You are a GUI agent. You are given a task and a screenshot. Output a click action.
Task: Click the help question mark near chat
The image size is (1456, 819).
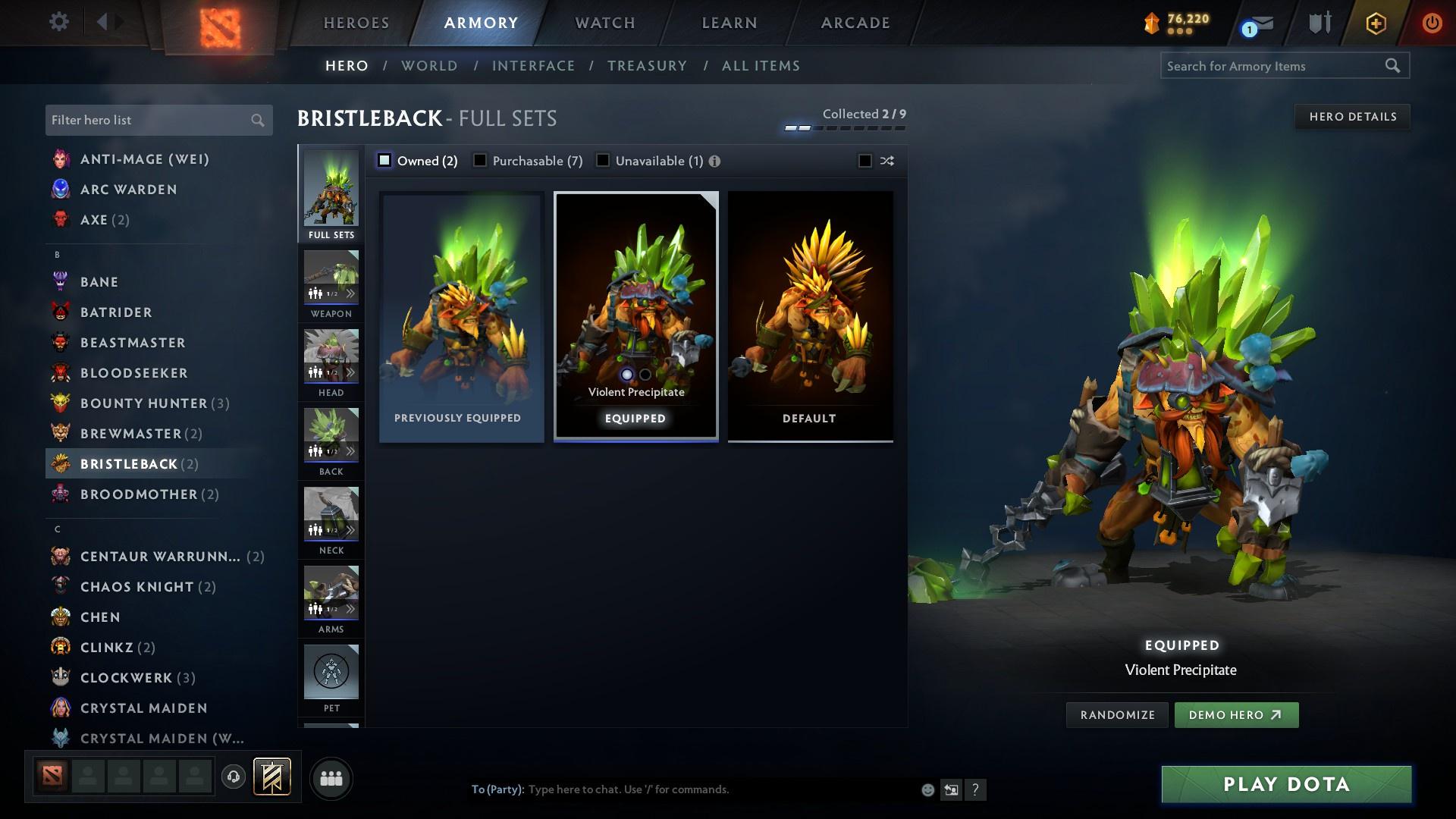point(975,789)
